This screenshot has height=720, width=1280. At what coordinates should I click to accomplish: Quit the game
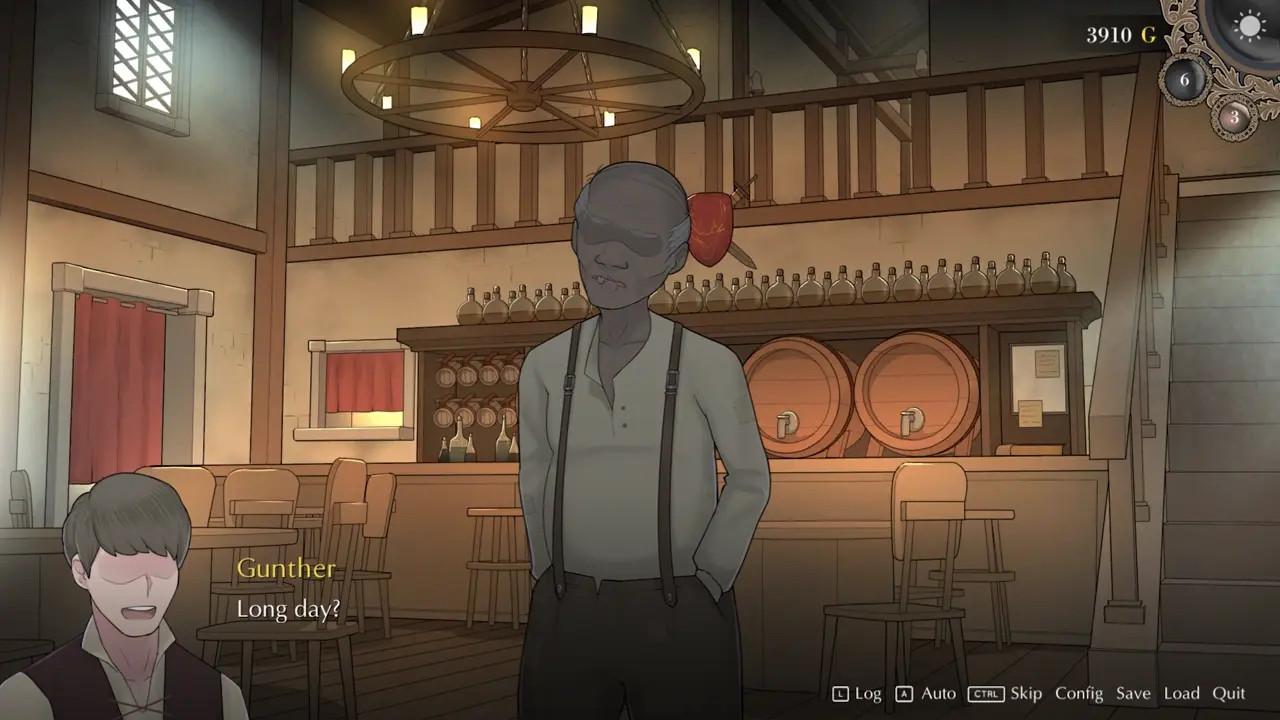1229,693
